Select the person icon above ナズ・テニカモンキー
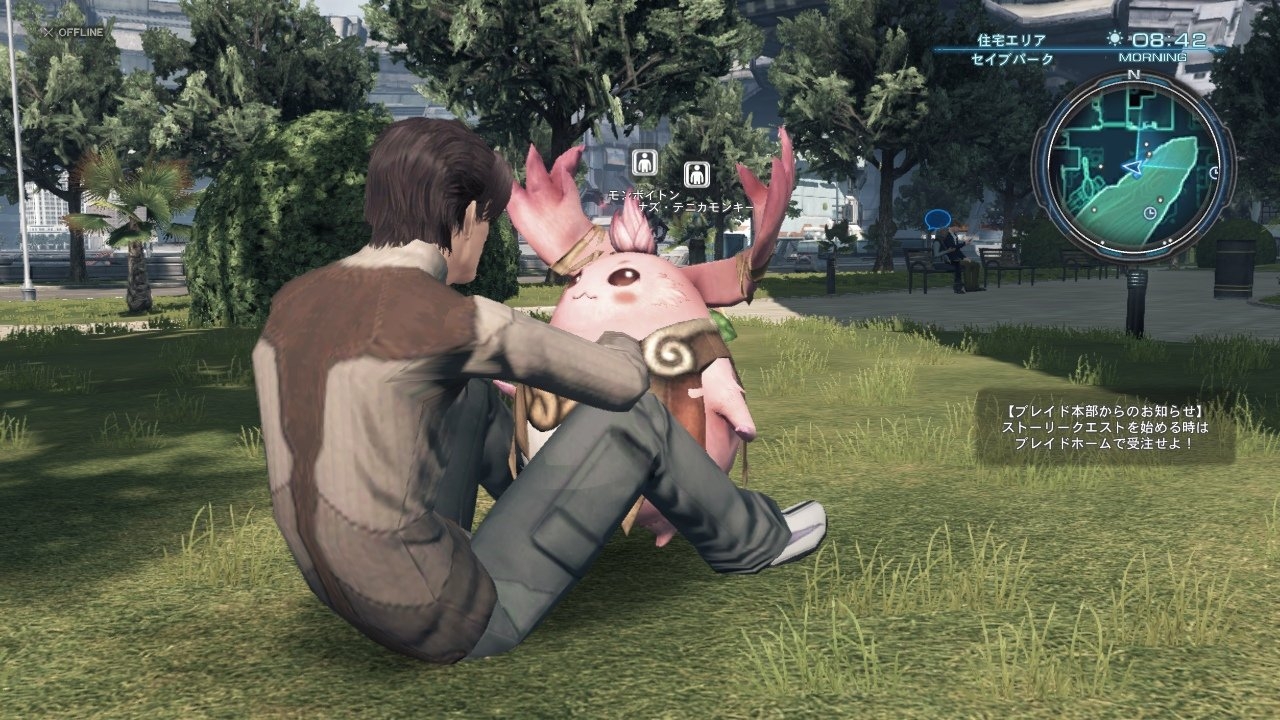 [x=697, y=174]
